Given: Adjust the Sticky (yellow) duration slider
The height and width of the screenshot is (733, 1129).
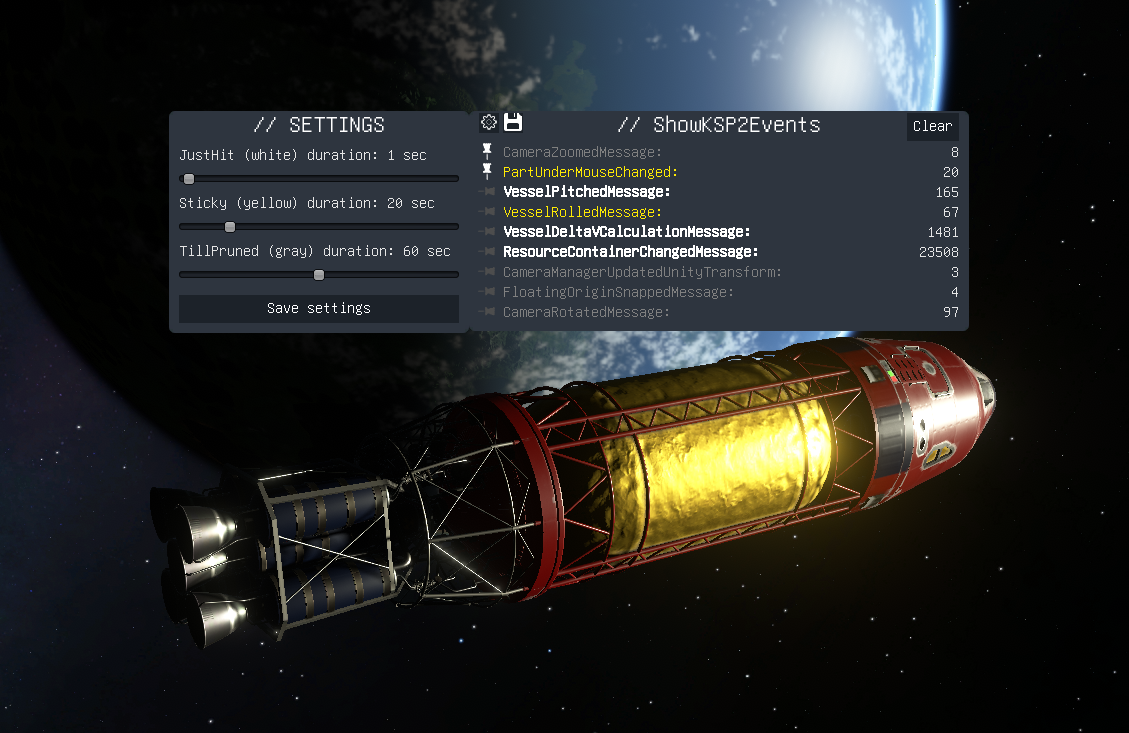Looking at the screenshot, I should pos(230,227).
